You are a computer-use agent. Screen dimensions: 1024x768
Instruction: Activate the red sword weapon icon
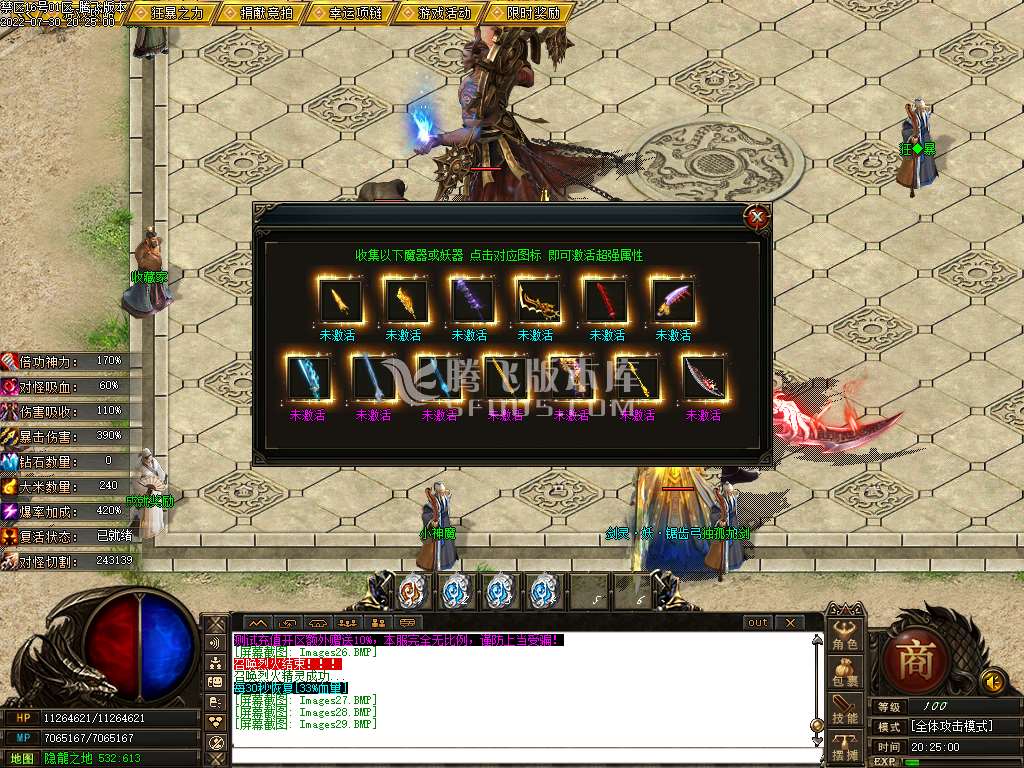coord(606,299)
